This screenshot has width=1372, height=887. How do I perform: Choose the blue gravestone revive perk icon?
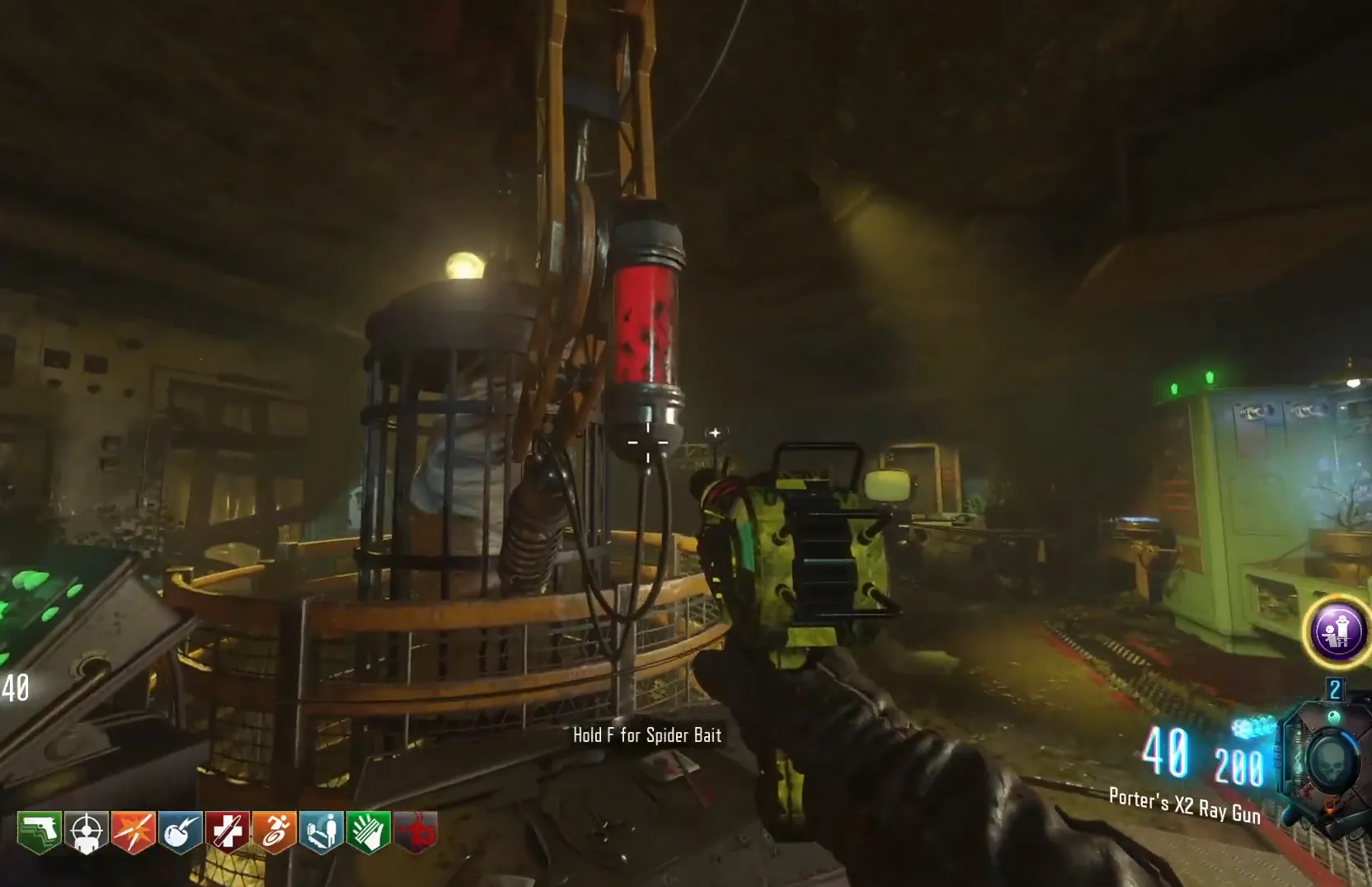[x=322, y=833]
